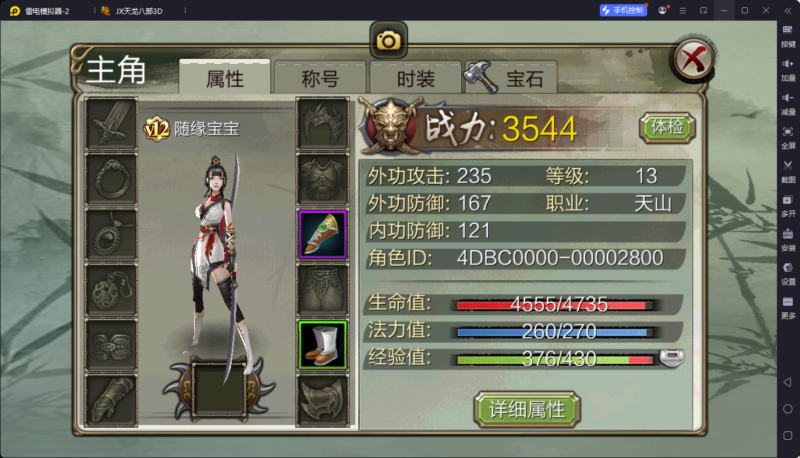Click the small icon beside the experience bar
Image resolution: width=800 pixels, height=458 pixels.
tap(672, 357)
